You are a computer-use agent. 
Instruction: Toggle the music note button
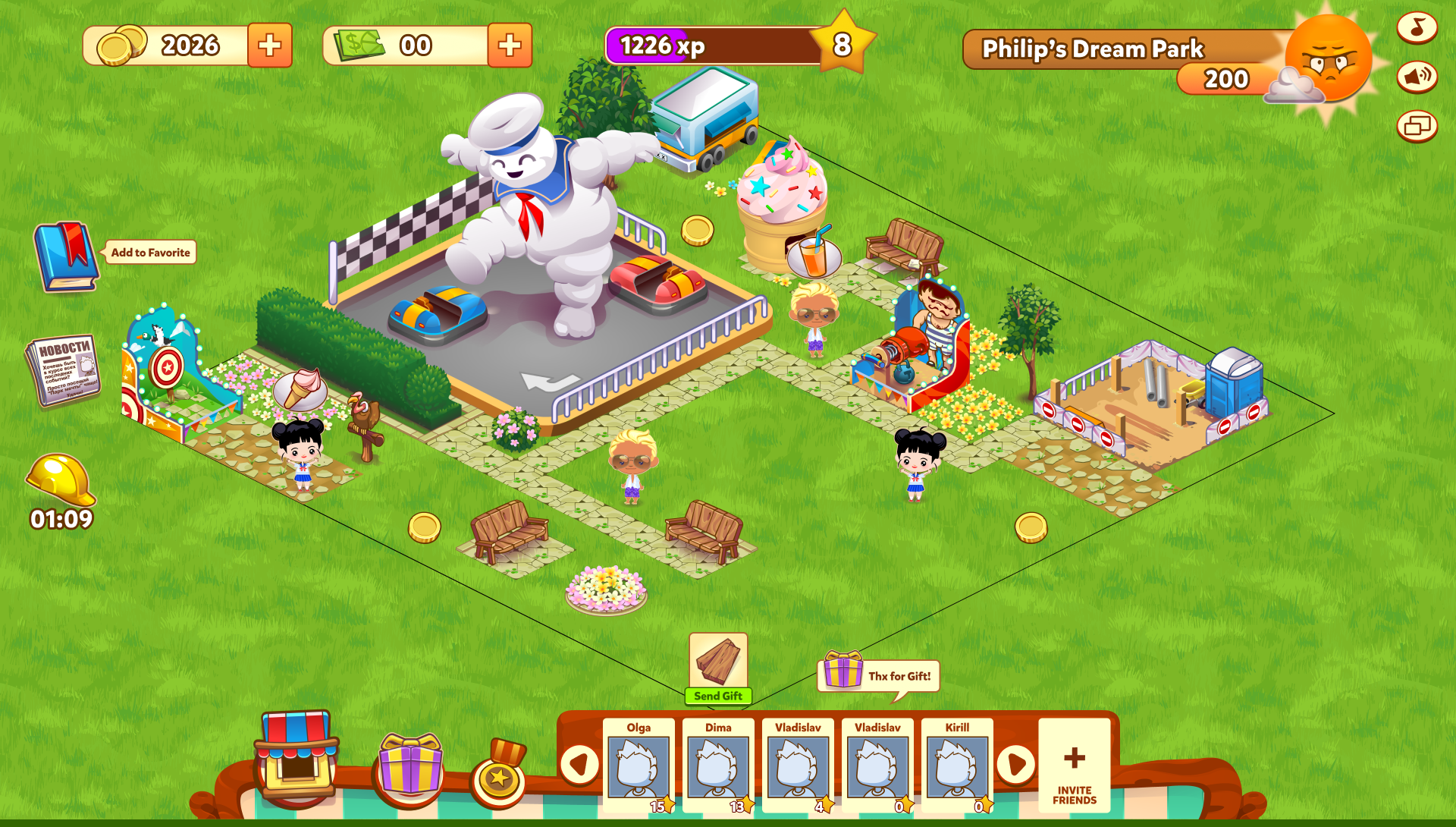pos(1417,28)
